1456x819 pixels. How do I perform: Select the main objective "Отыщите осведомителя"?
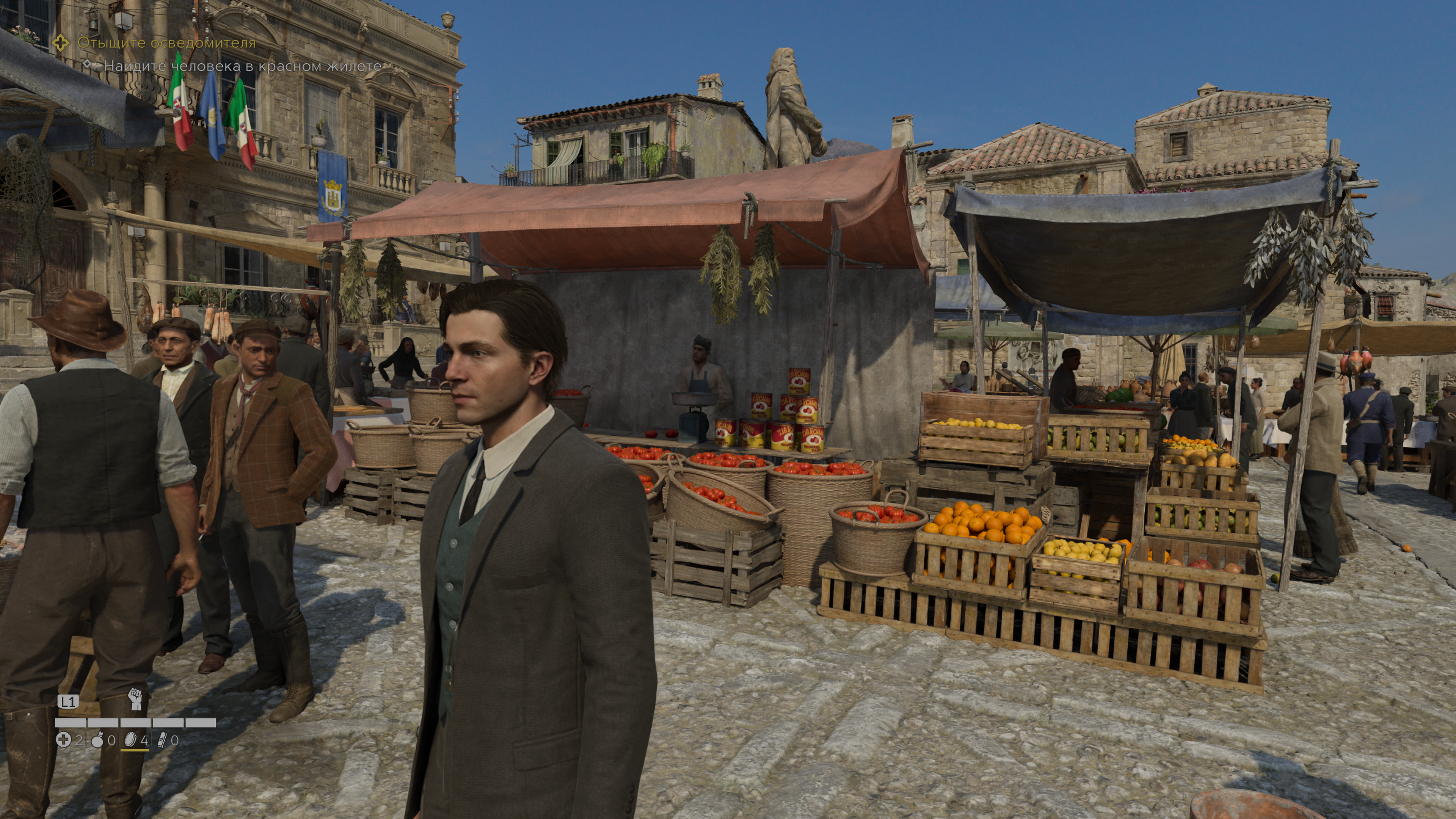166,43
